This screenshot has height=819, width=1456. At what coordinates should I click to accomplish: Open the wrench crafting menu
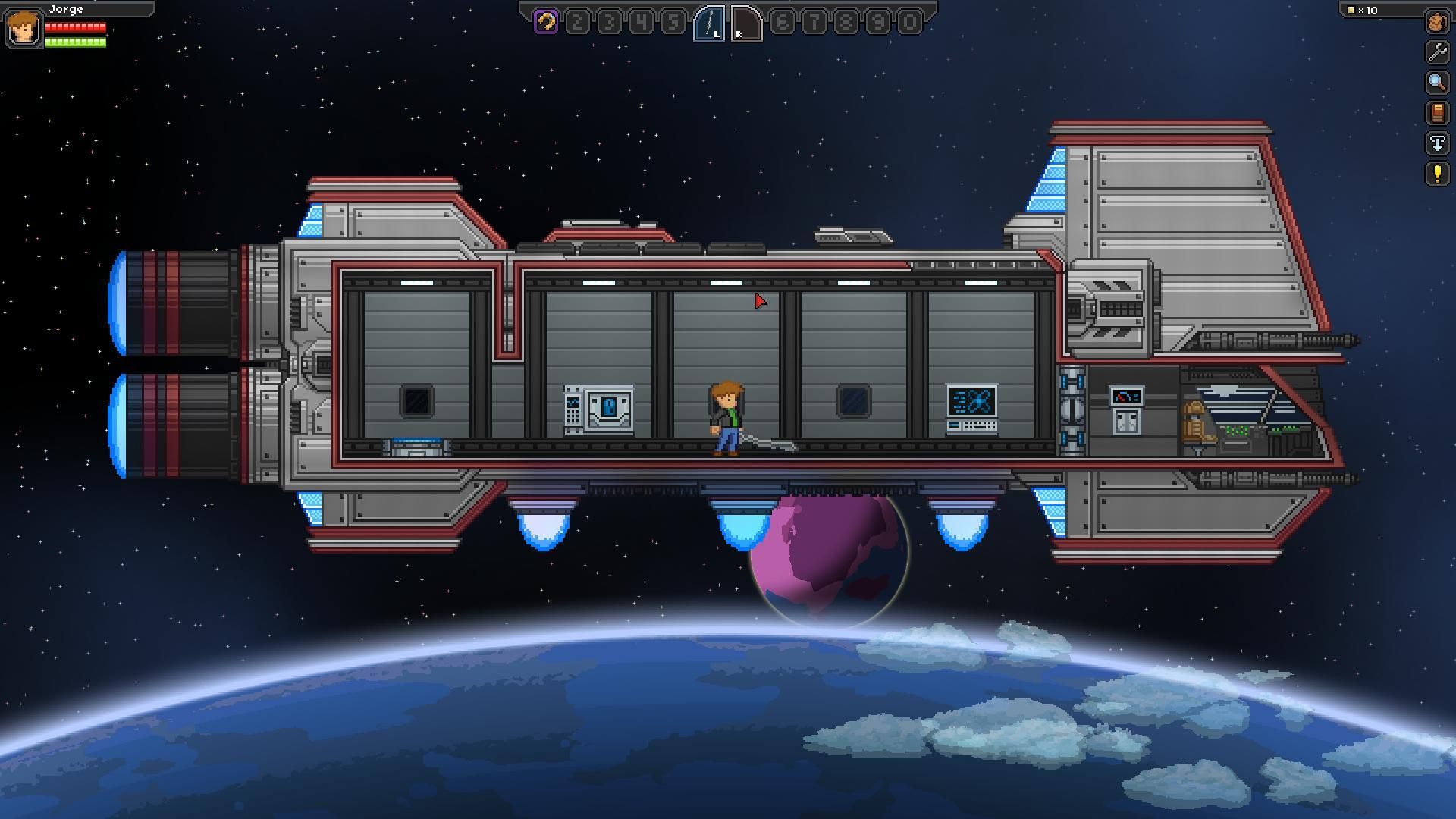pos(1436,52)
